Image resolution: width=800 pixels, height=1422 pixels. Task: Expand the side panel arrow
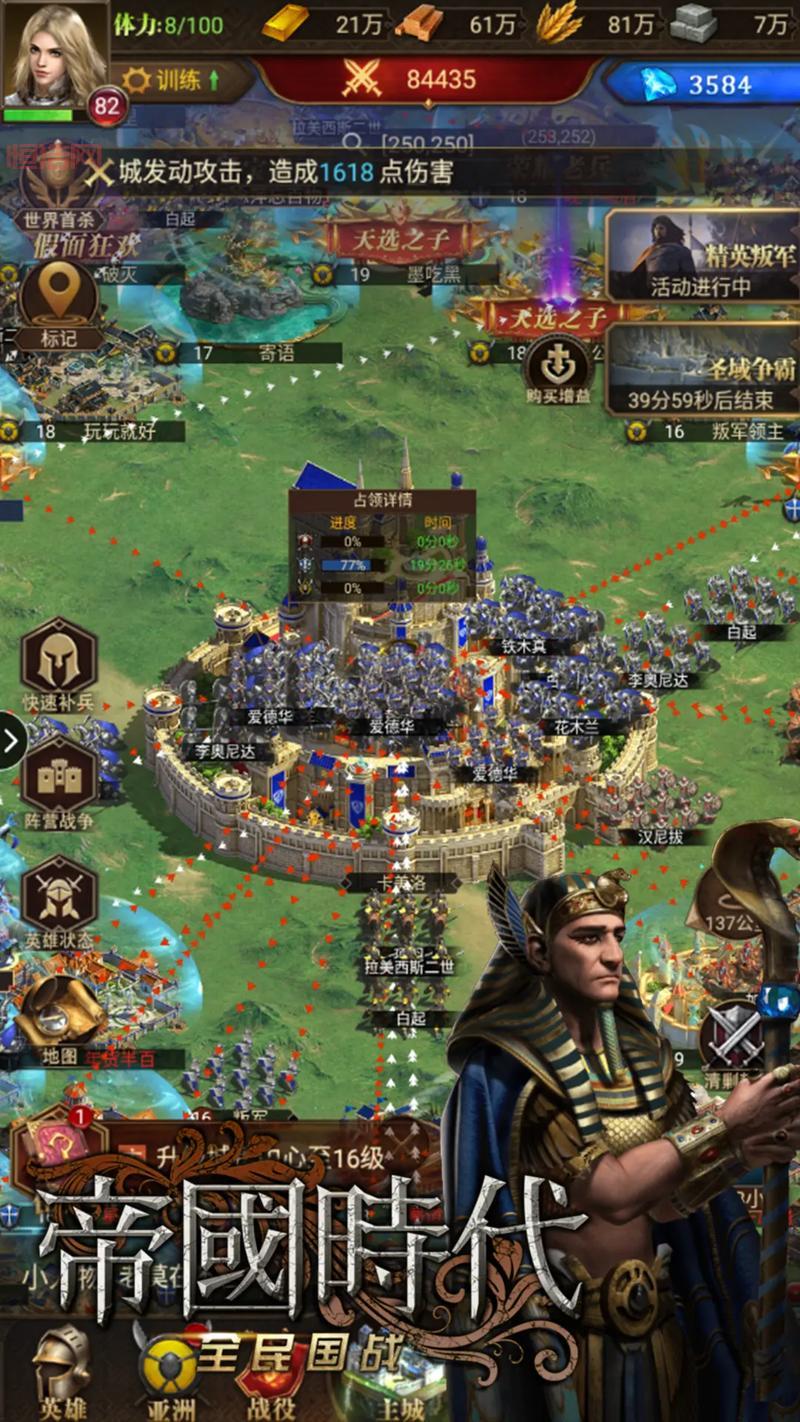click(x=11, y=741)
